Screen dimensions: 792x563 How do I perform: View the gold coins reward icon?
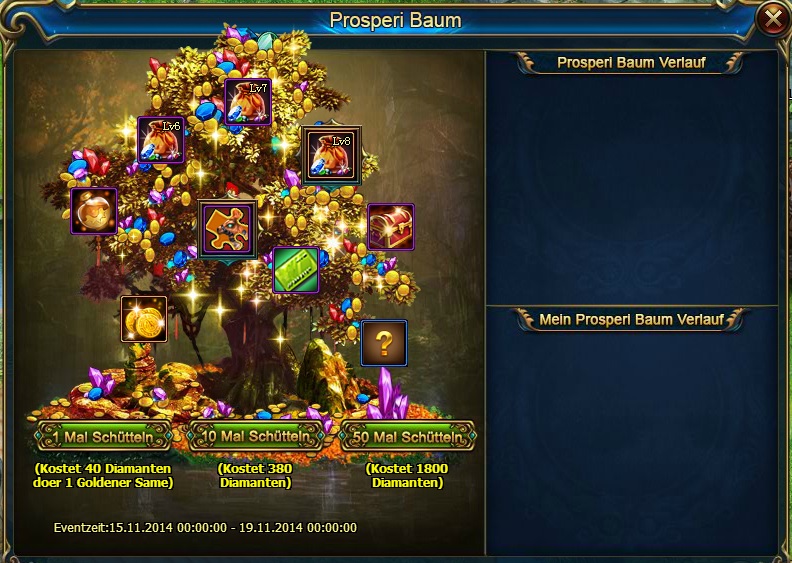tap(144, 319)
